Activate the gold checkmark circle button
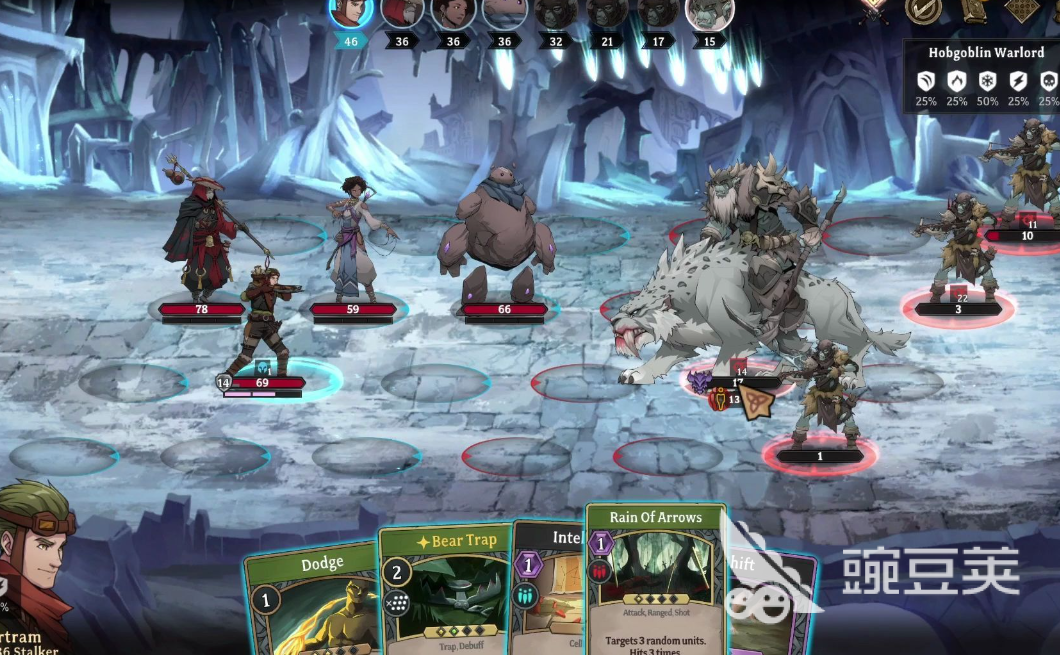Image resolution: width=1060 pixels, height=655 pixels. click(x=923, y=10)
